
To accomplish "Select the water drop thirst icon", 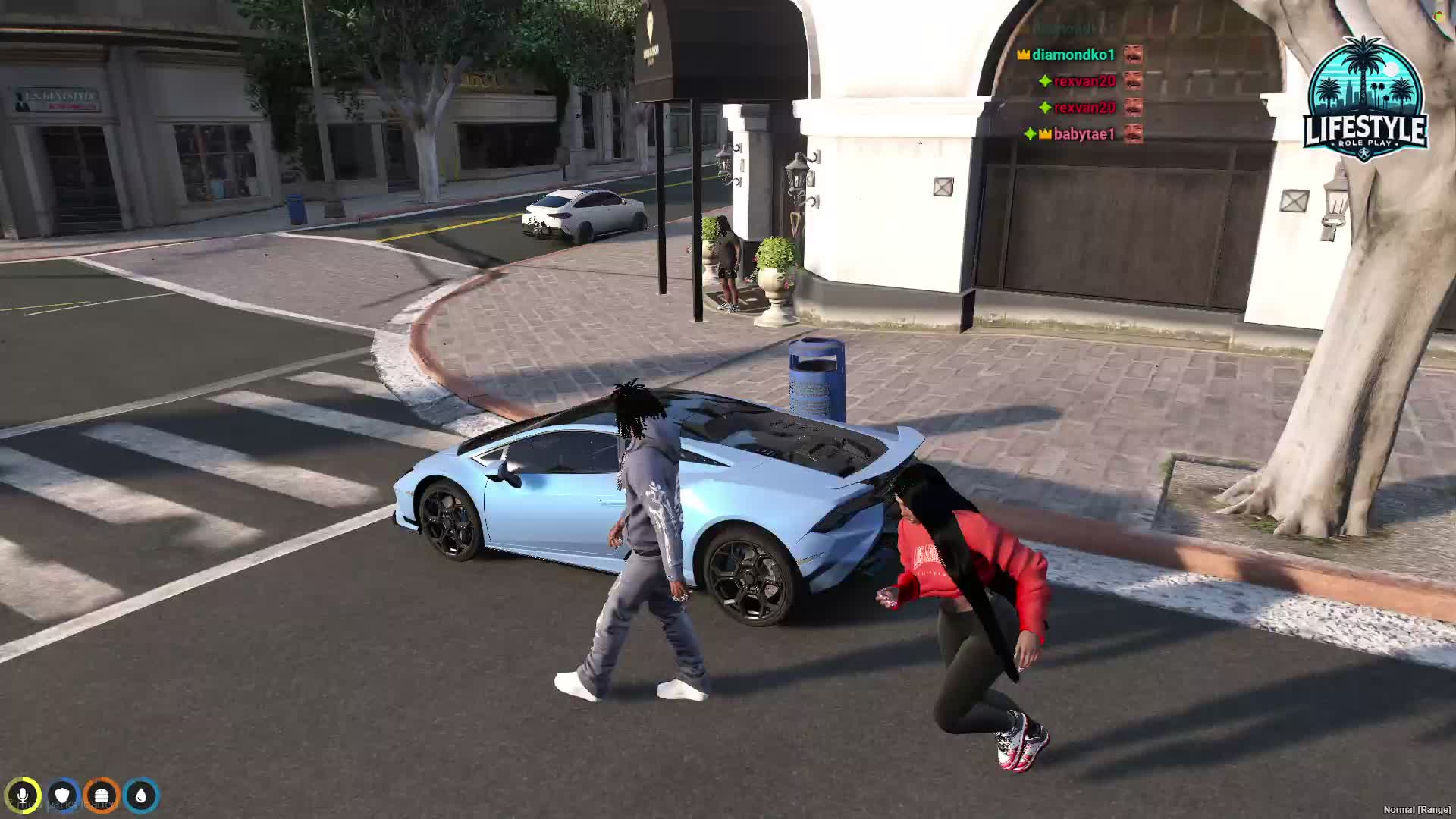I will pyautogui.click(x=141, y=795).
